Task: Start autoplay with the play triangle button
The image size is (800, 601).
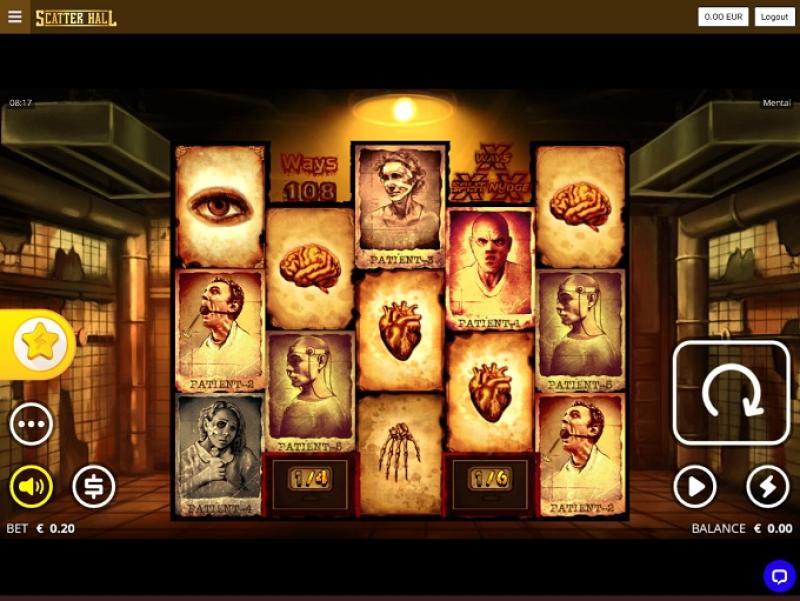Action: pyautogui.click(x=695, y=487)
